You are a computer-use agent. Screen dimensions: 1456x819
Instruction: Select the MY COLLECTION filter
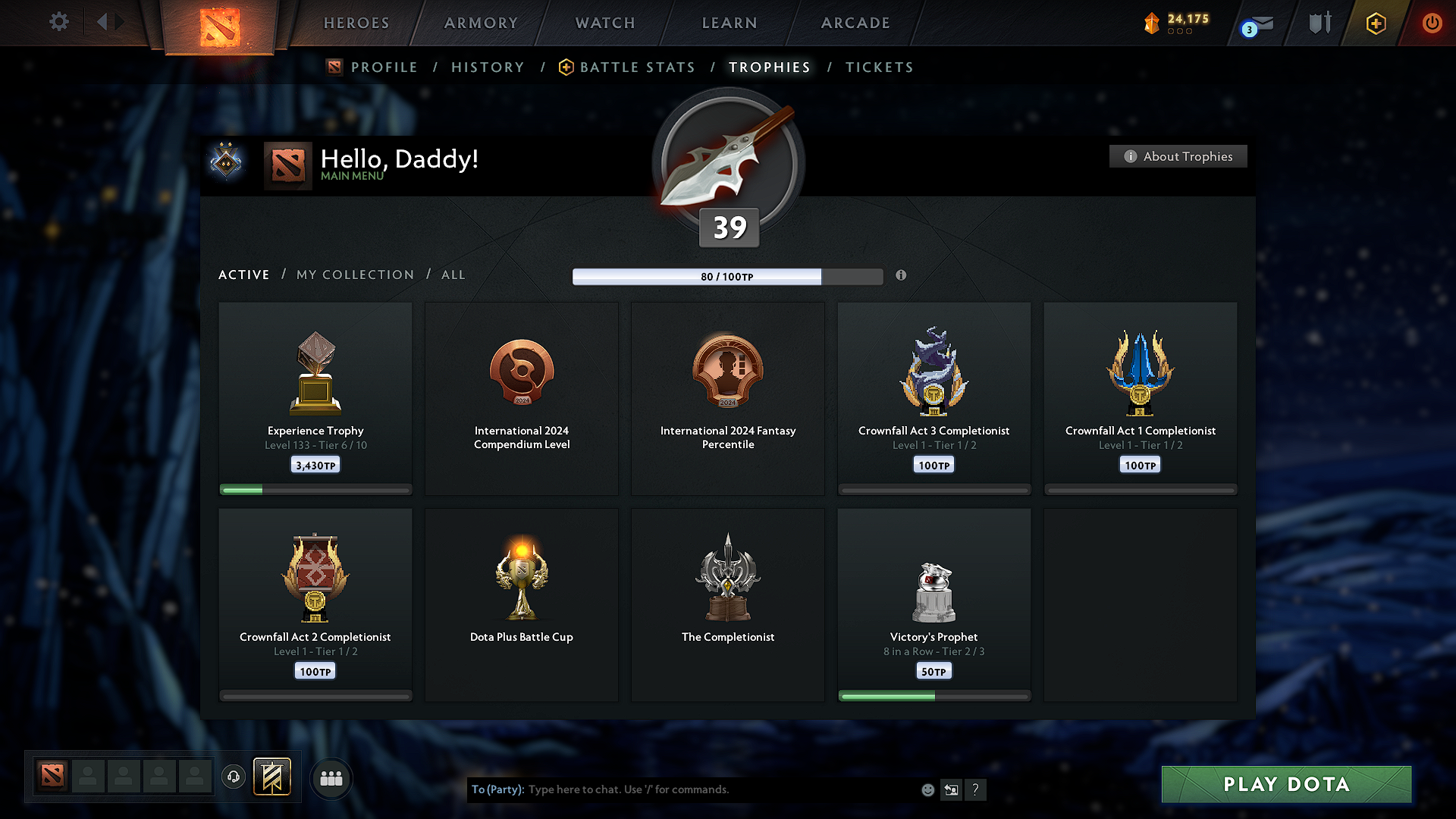[354, 275]
